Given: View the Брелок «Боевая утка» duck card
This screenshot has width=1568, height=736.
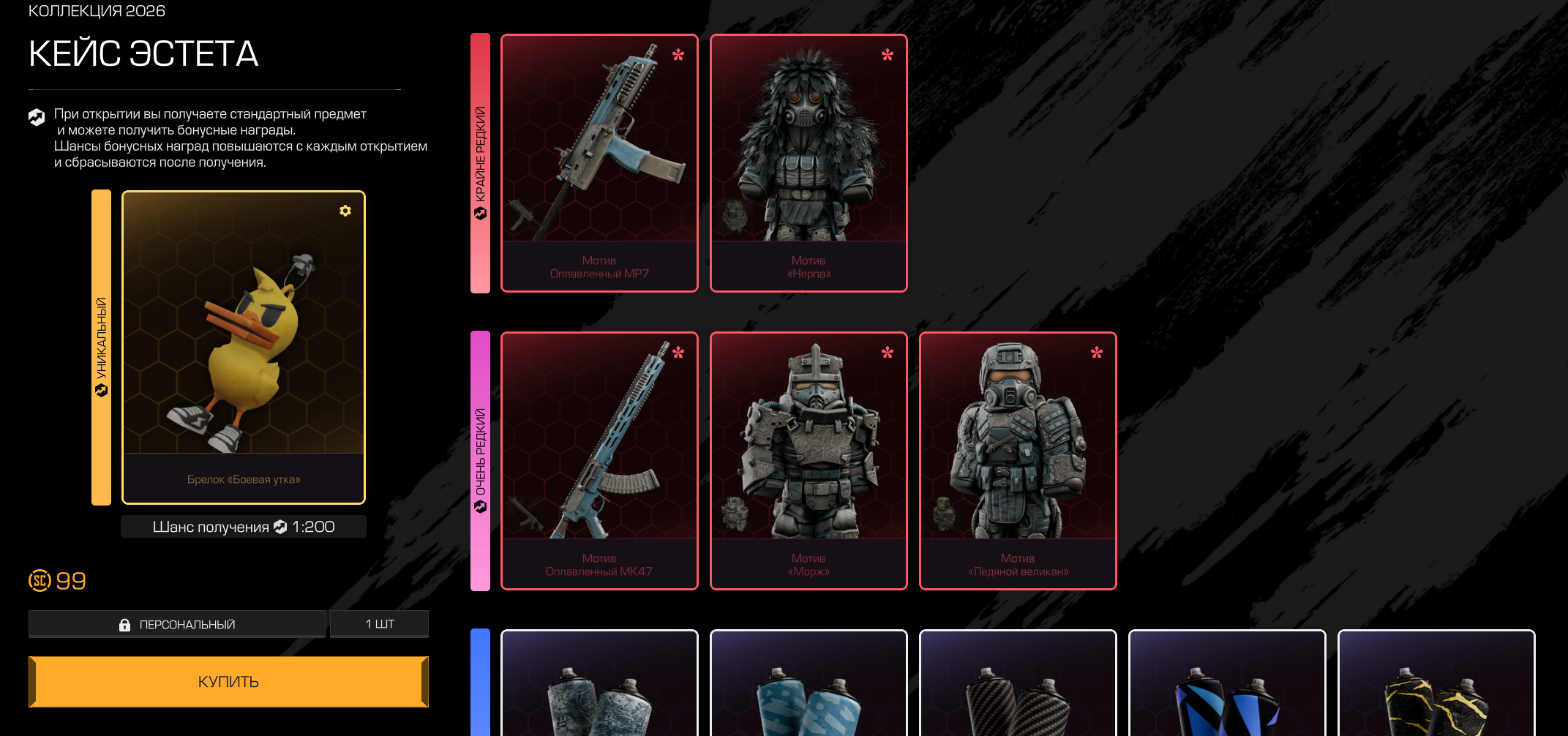Looking at the screenshot, I should tap(243, 348).
